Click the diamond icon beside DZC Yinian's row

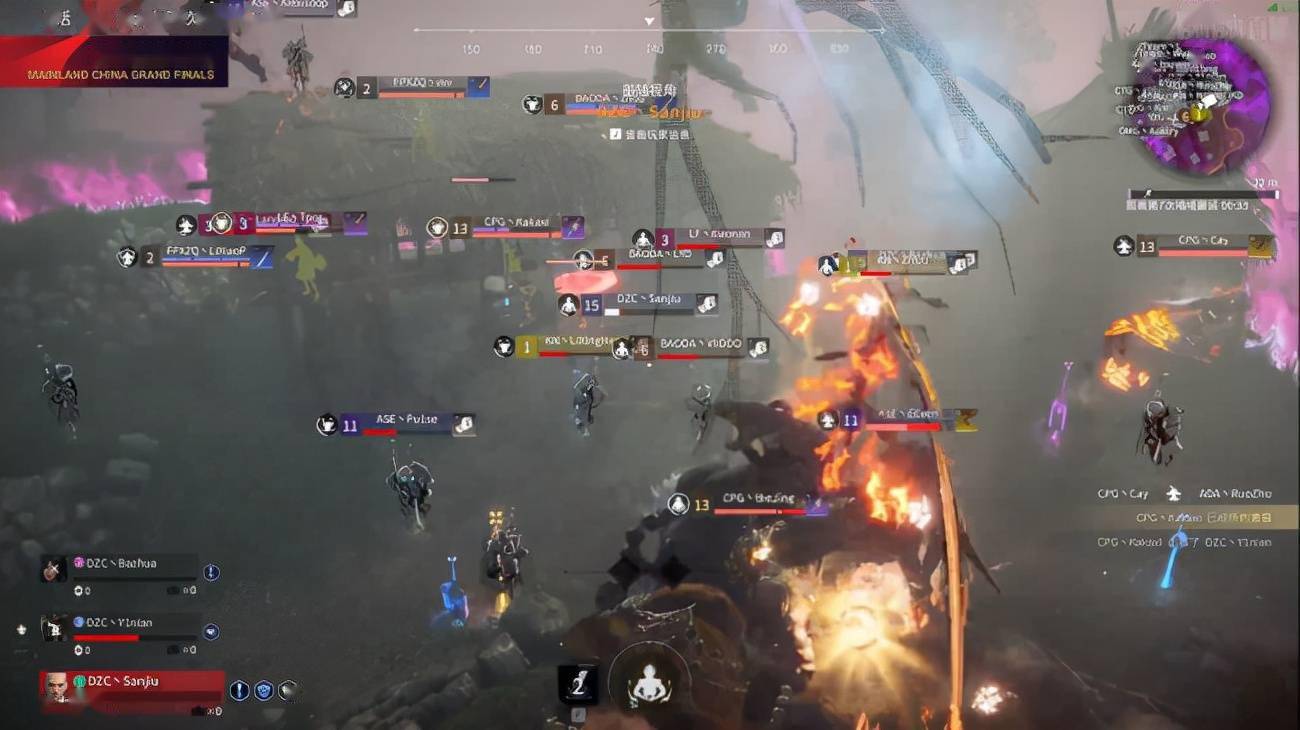pos(211,631)
